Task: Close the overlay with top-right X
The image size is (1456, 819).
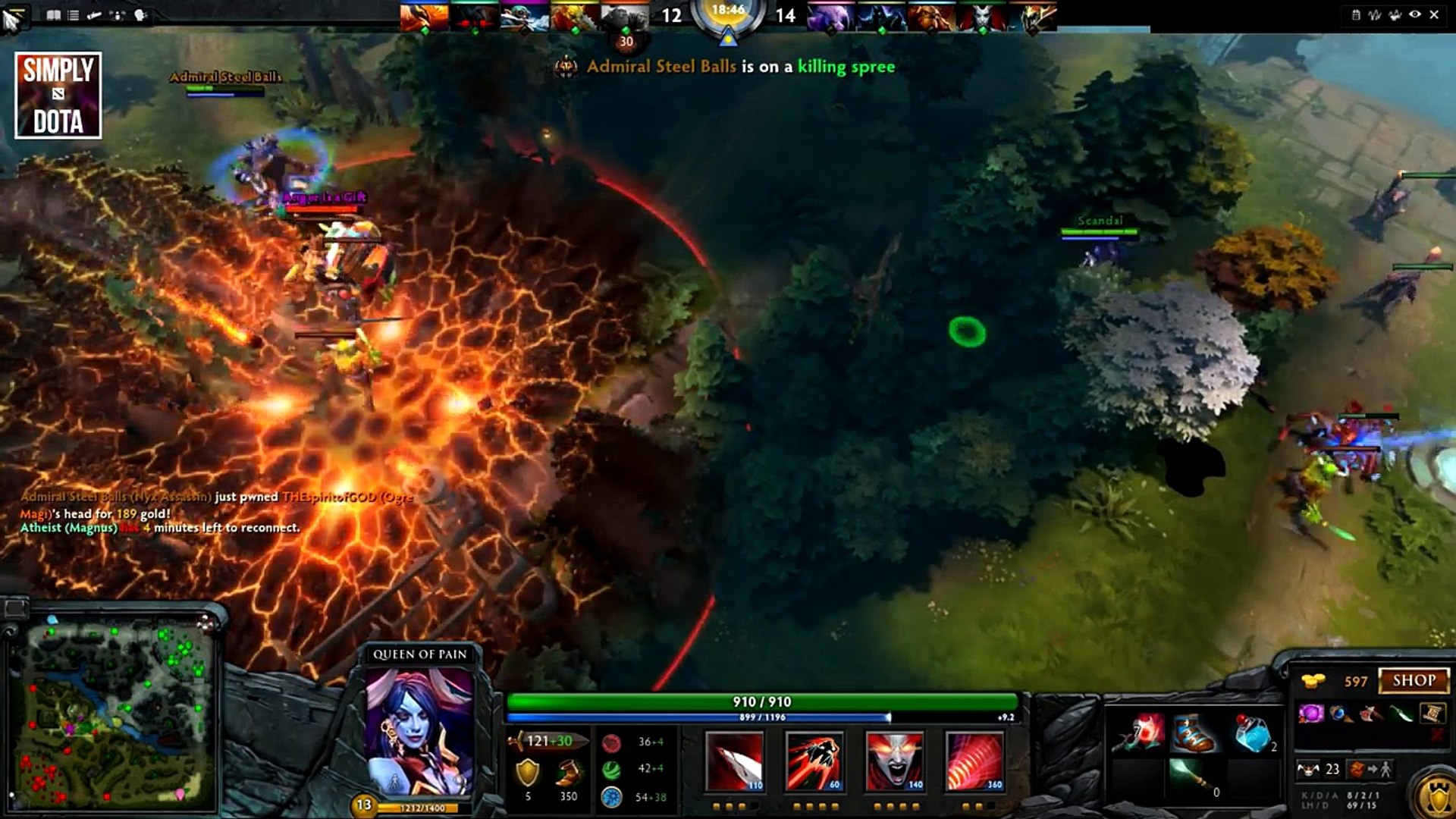Action: point(1434,14)
